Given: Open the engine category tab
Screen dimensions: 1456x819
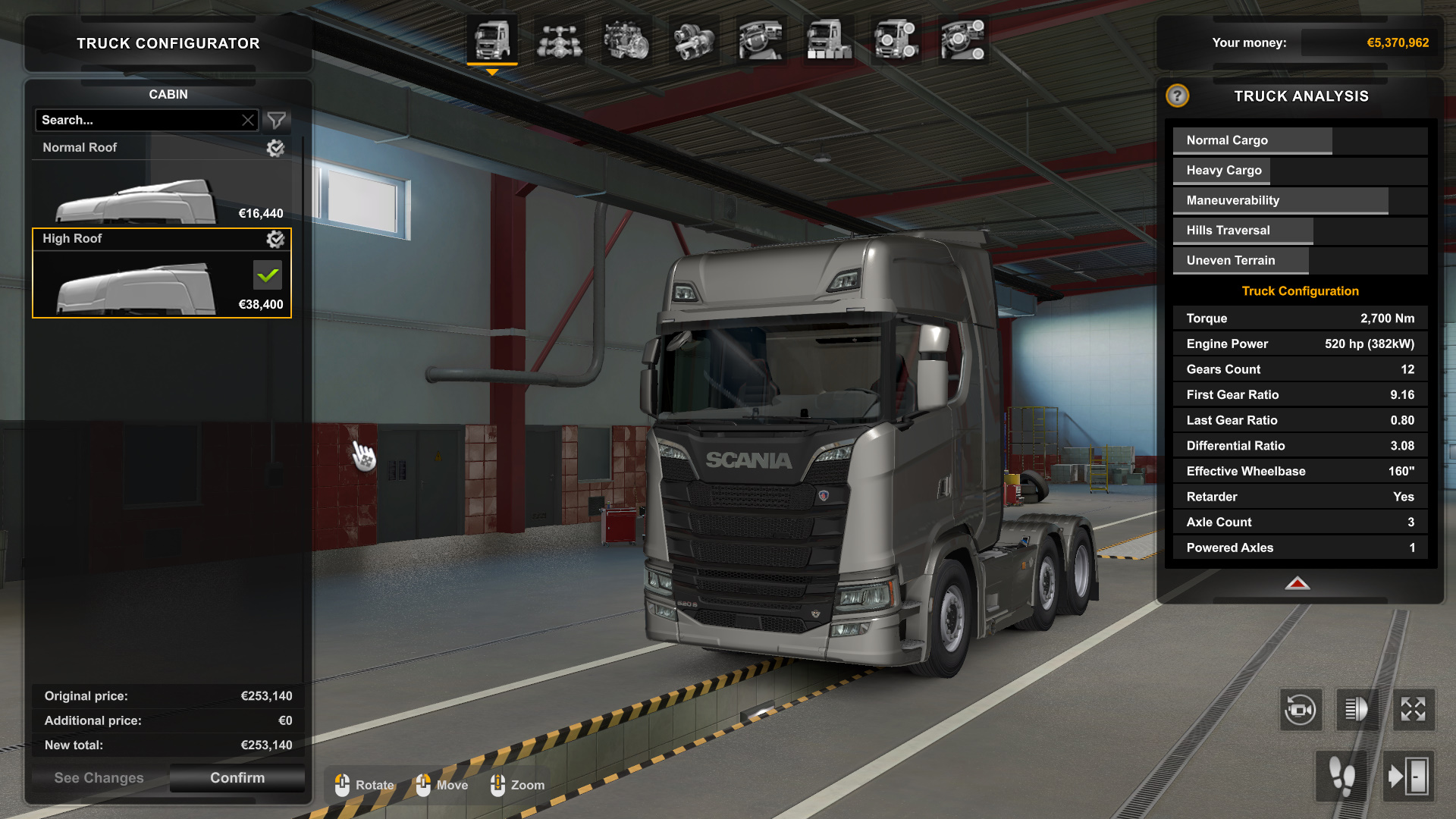Looking at the screenshot, I should coord(626,39).
